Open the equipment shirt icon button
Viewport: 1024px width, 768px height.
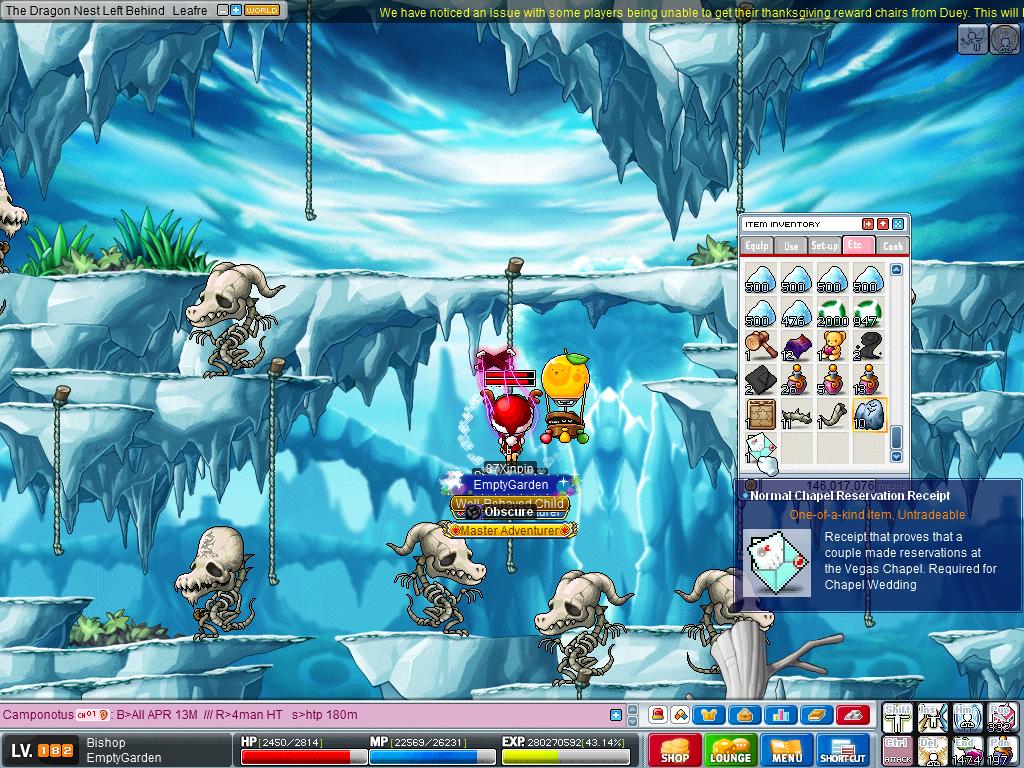[x=709, y=714]
